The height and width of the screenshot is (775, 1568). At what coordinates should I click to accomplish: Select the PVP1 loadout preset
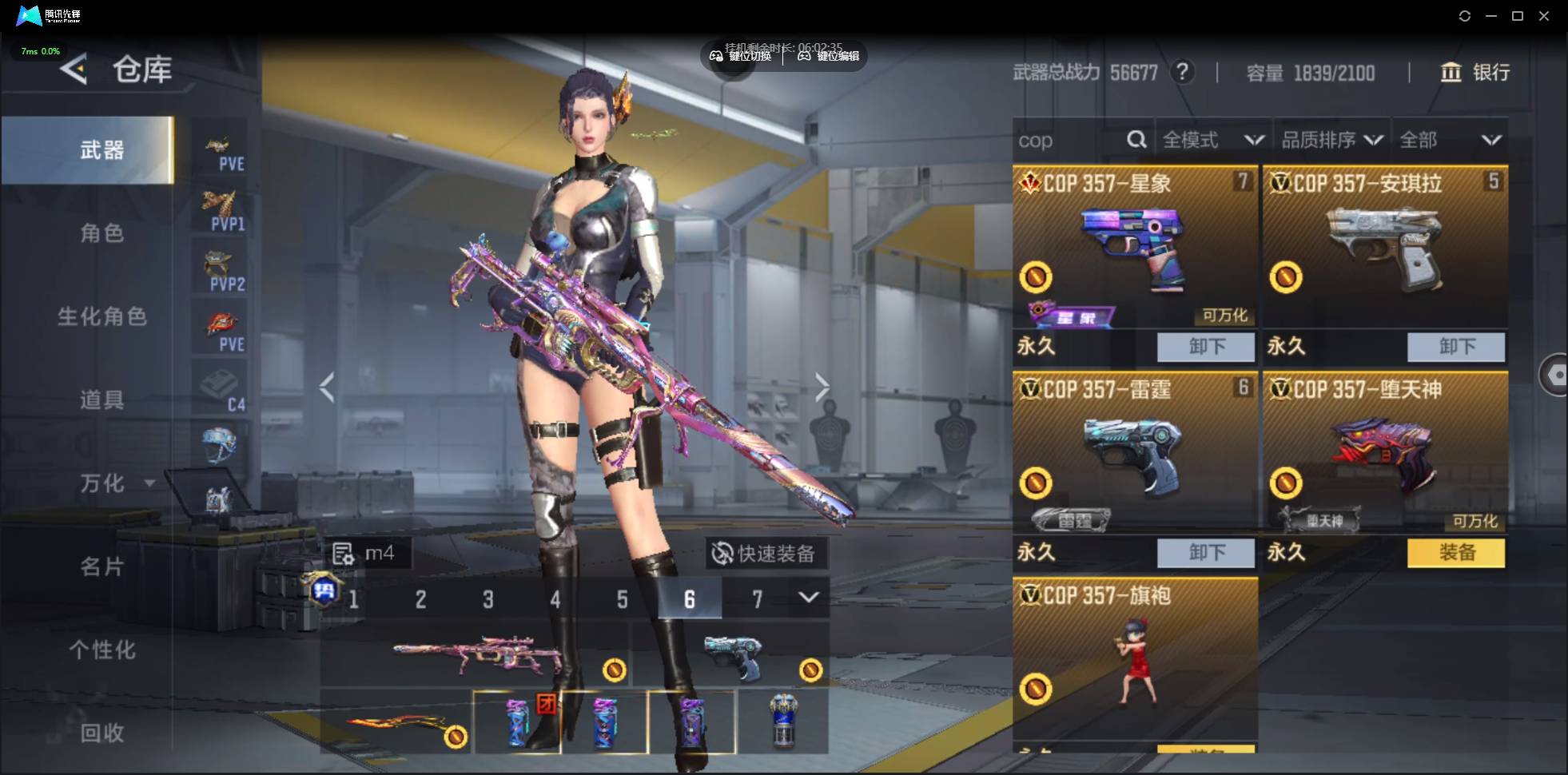[220, 210]
